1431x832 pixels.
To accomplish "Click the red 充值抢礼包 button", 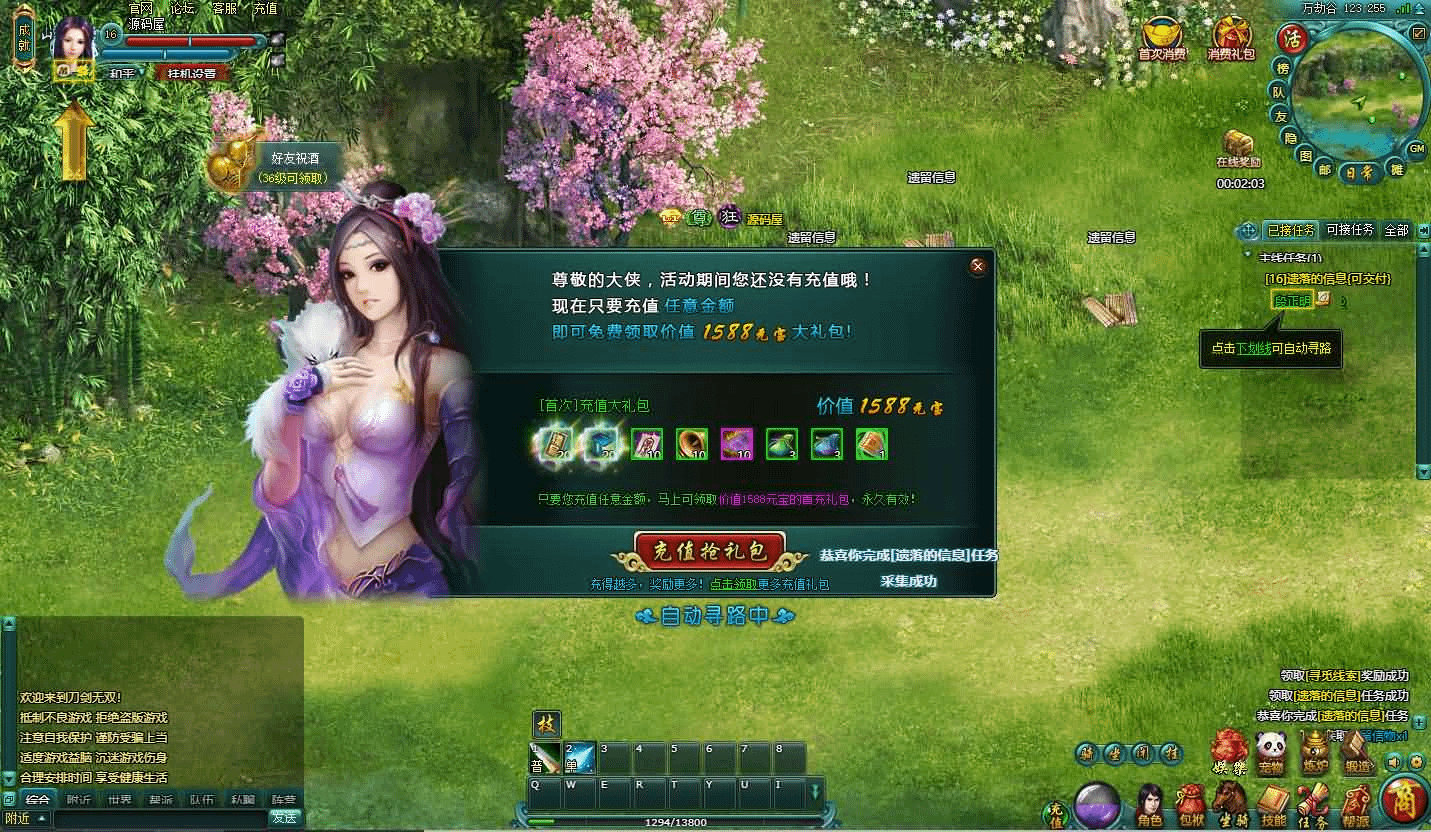I will pyautogui.click(x=709, y=551).
